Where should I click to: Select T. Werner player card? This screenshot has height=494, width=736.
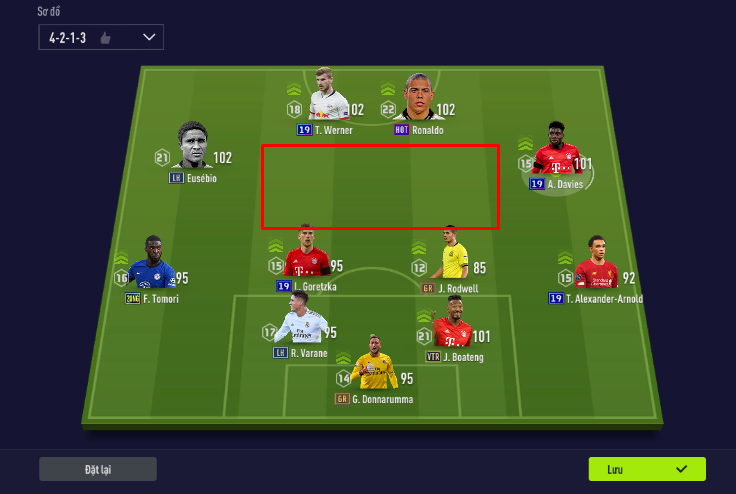point(327,98)
